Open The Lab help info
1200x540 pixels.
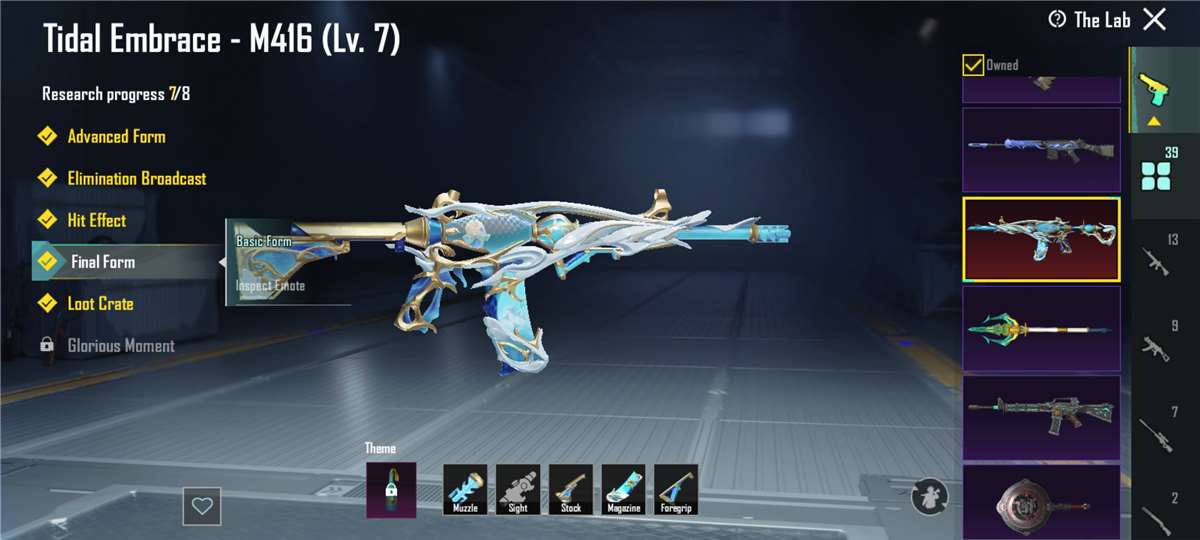[1057, 19]
